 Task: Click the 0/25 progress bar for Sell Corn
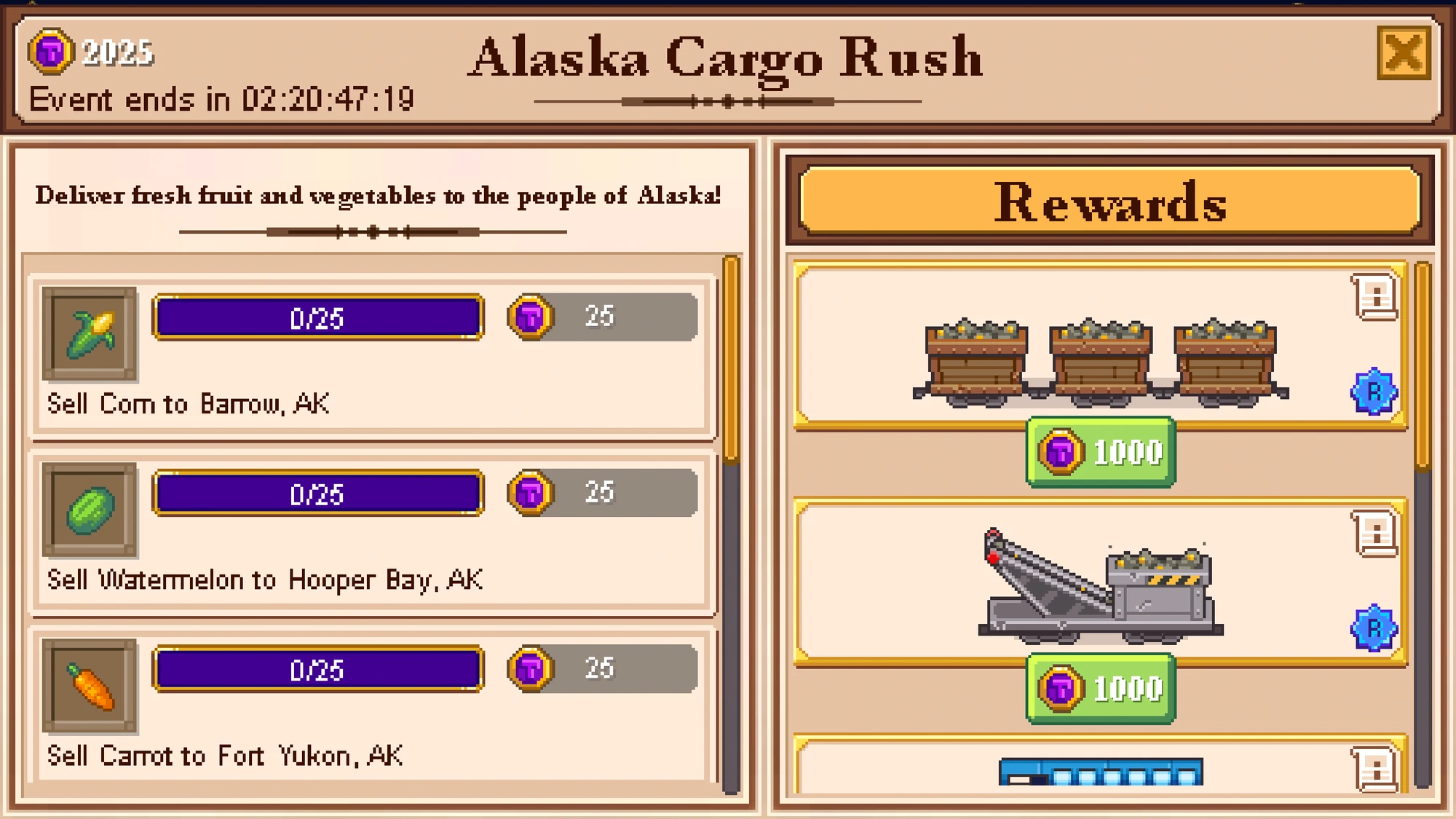coord(317,316)
